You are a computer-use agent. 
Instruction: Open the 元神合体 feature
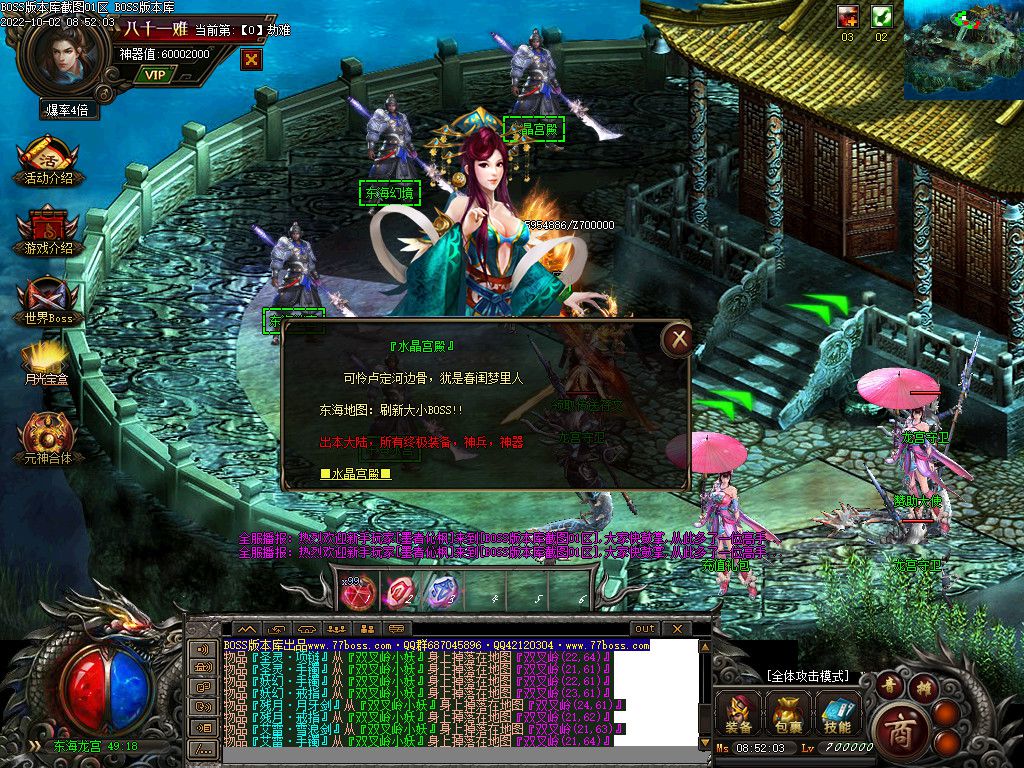pyautogui.click(x=48, y=438)
